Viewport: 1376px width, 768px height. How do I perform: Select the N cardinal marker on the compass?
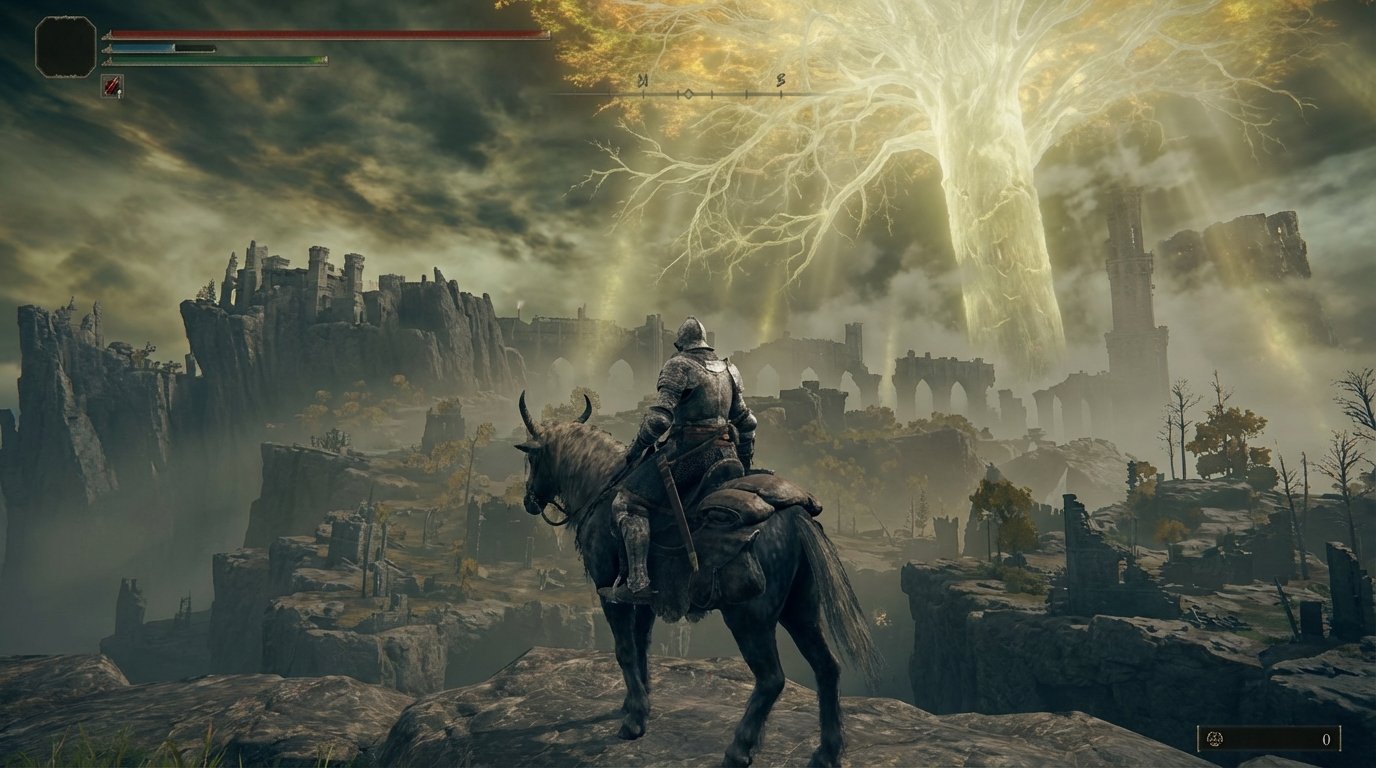[644, 80]
